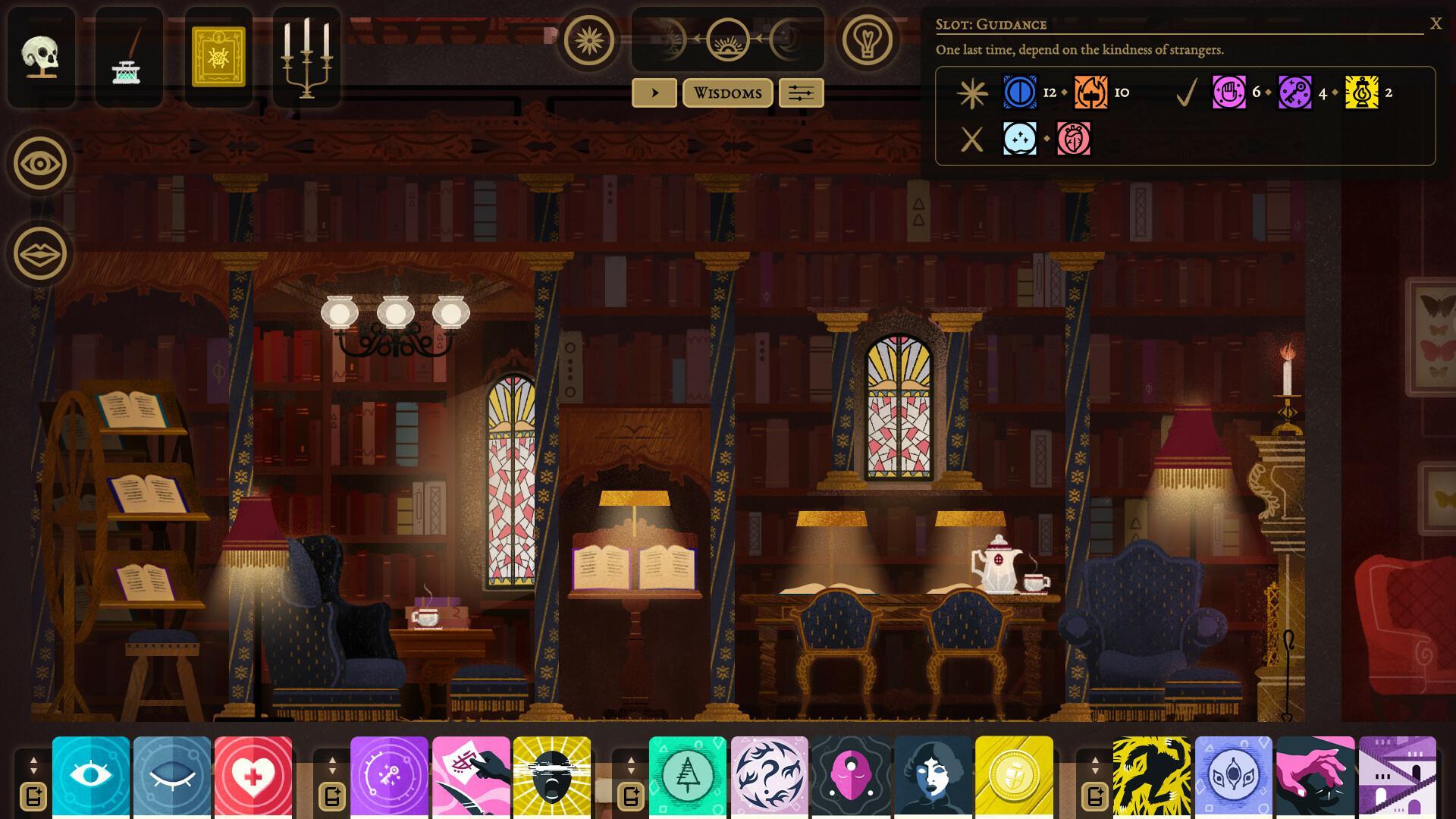Image resolution: width=1456 pixels, height=819 pixels.
Task: Close the Guidance slot panel
Action: 1435,24
